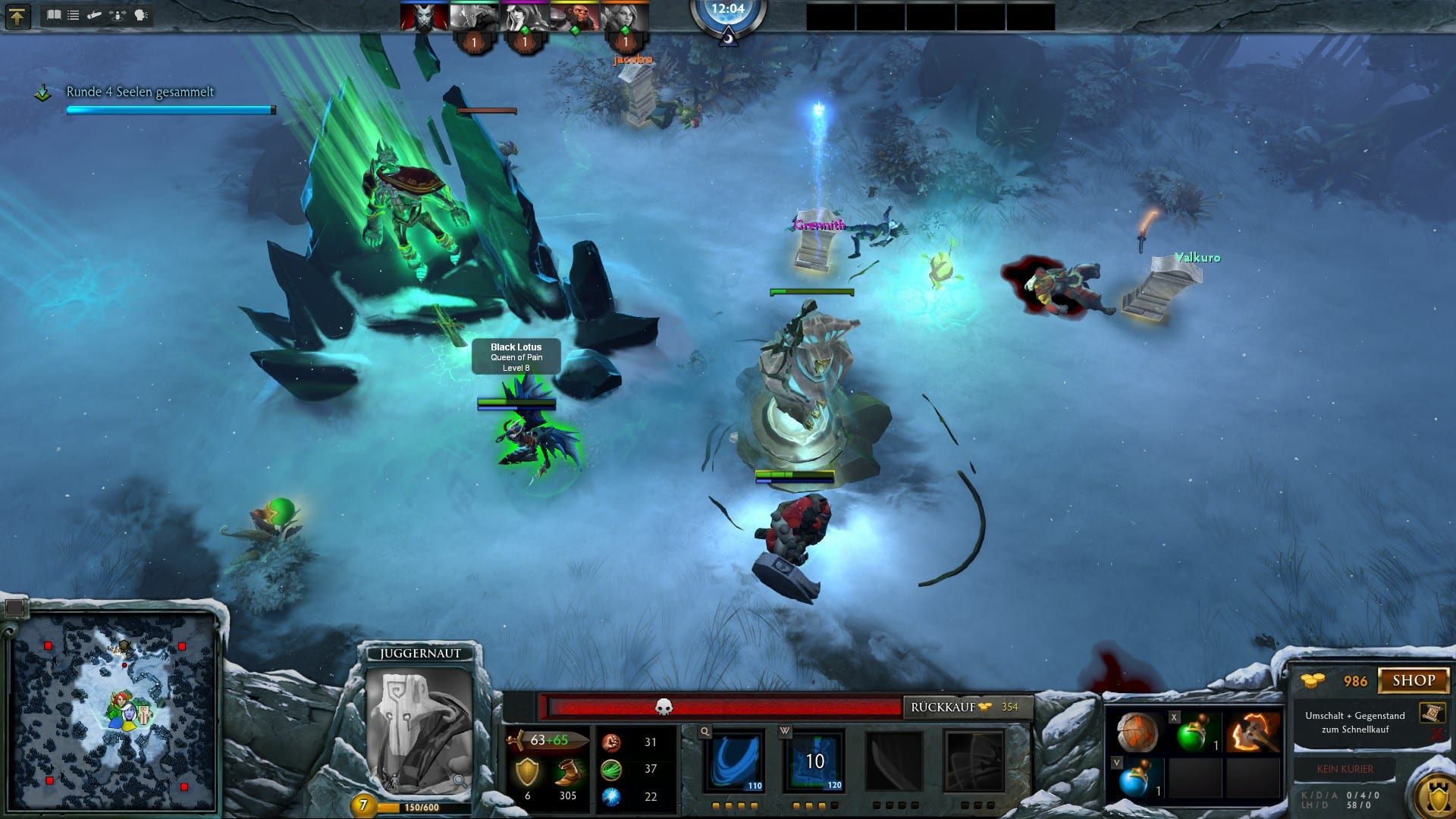Open the Shop
Viewport: 1456px width, 819px height.
click(1413, 680)
